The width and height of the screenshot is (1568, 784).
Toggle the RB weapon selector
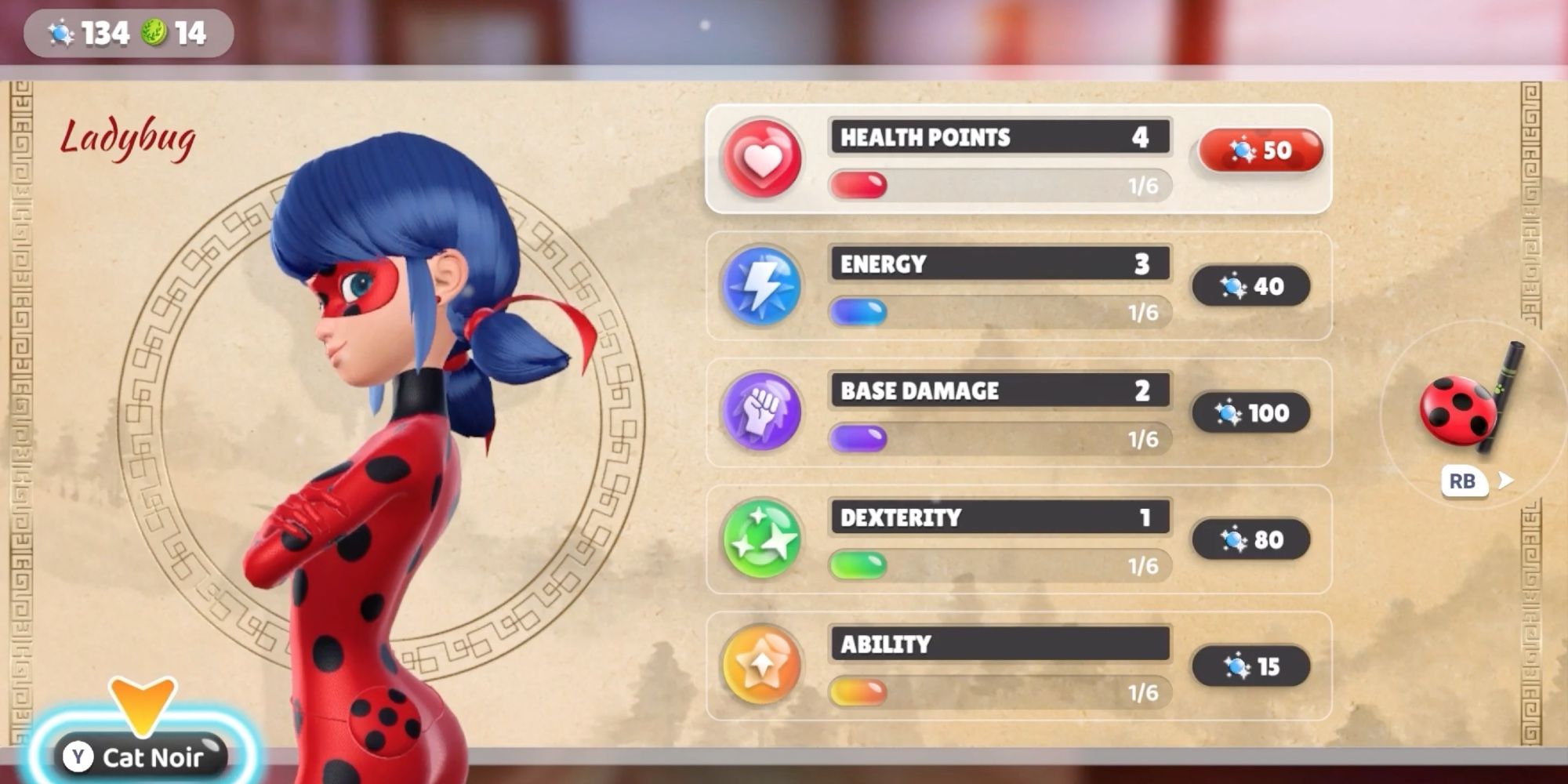pos(1464,481)
